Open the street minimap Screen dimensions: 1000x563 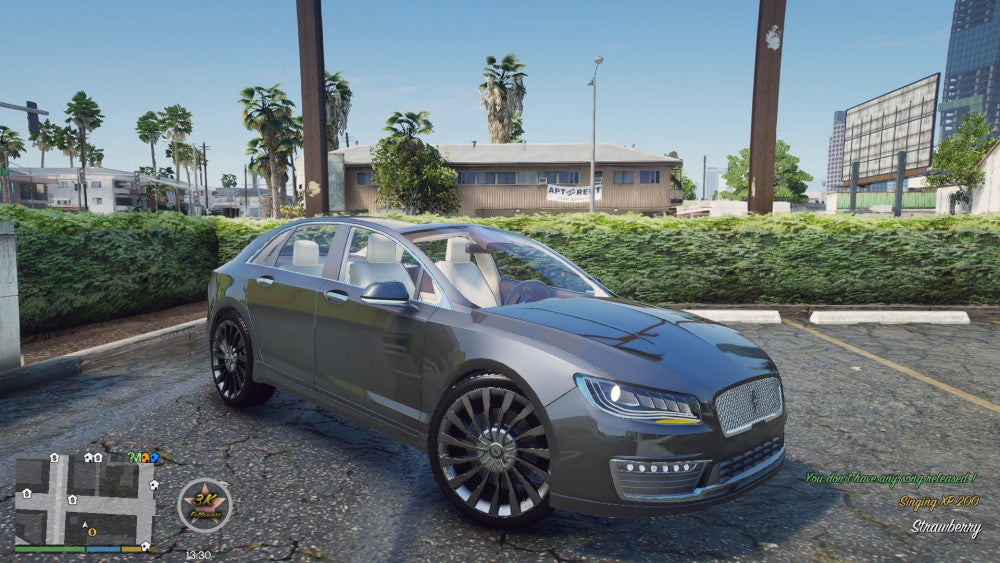(85, 500)
